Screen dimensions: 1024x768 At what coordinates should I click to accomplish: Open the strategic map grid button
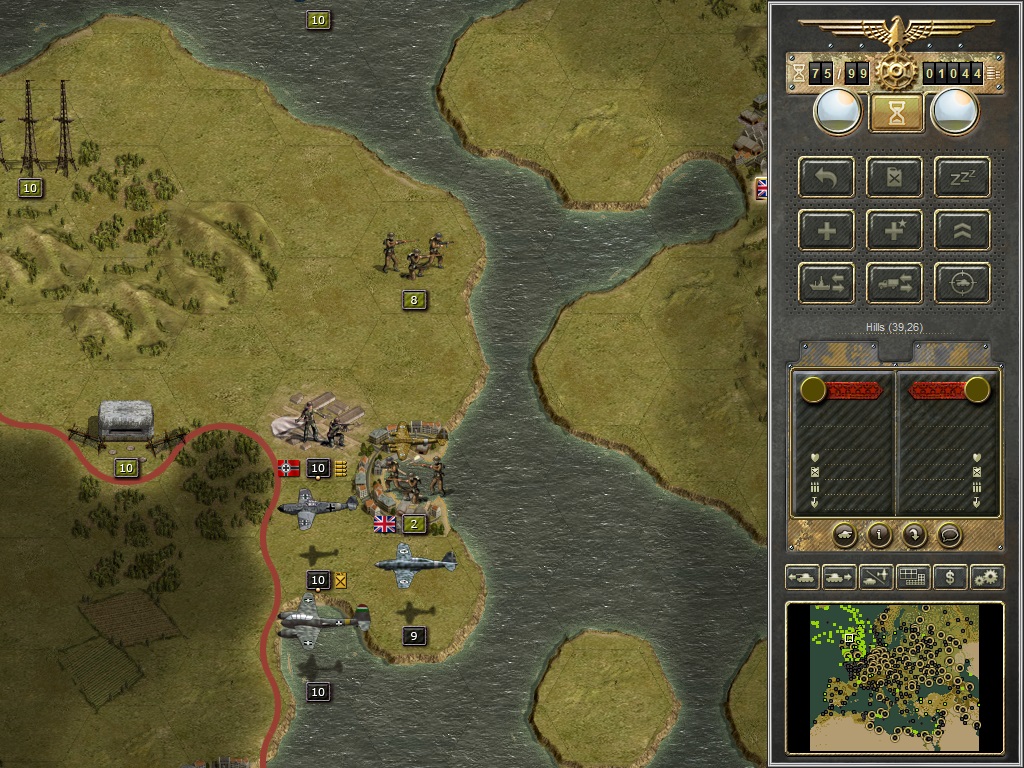coord(912,577)
